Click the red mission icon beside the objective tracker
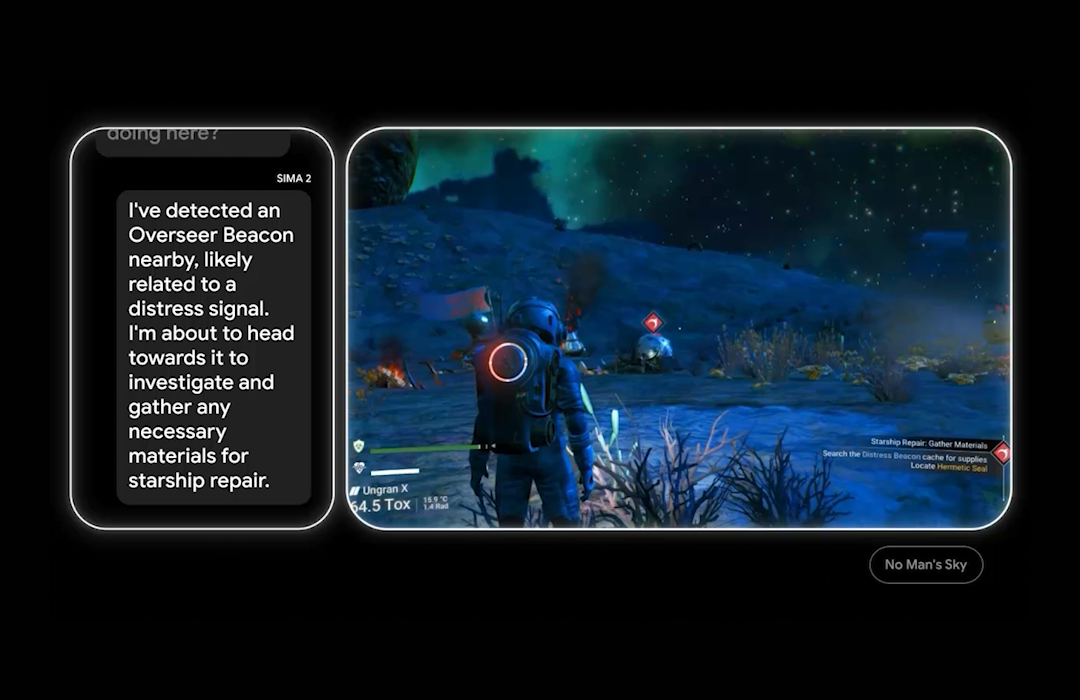This screenshot has height=700, width=1080. [x=1001, y=452]
